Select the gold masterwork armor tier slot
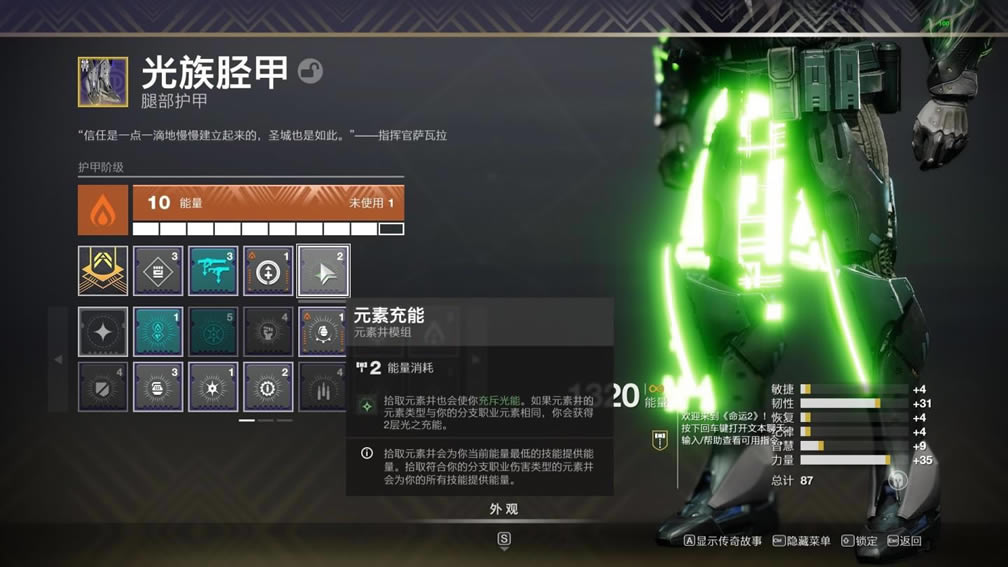 click(103, 271)
